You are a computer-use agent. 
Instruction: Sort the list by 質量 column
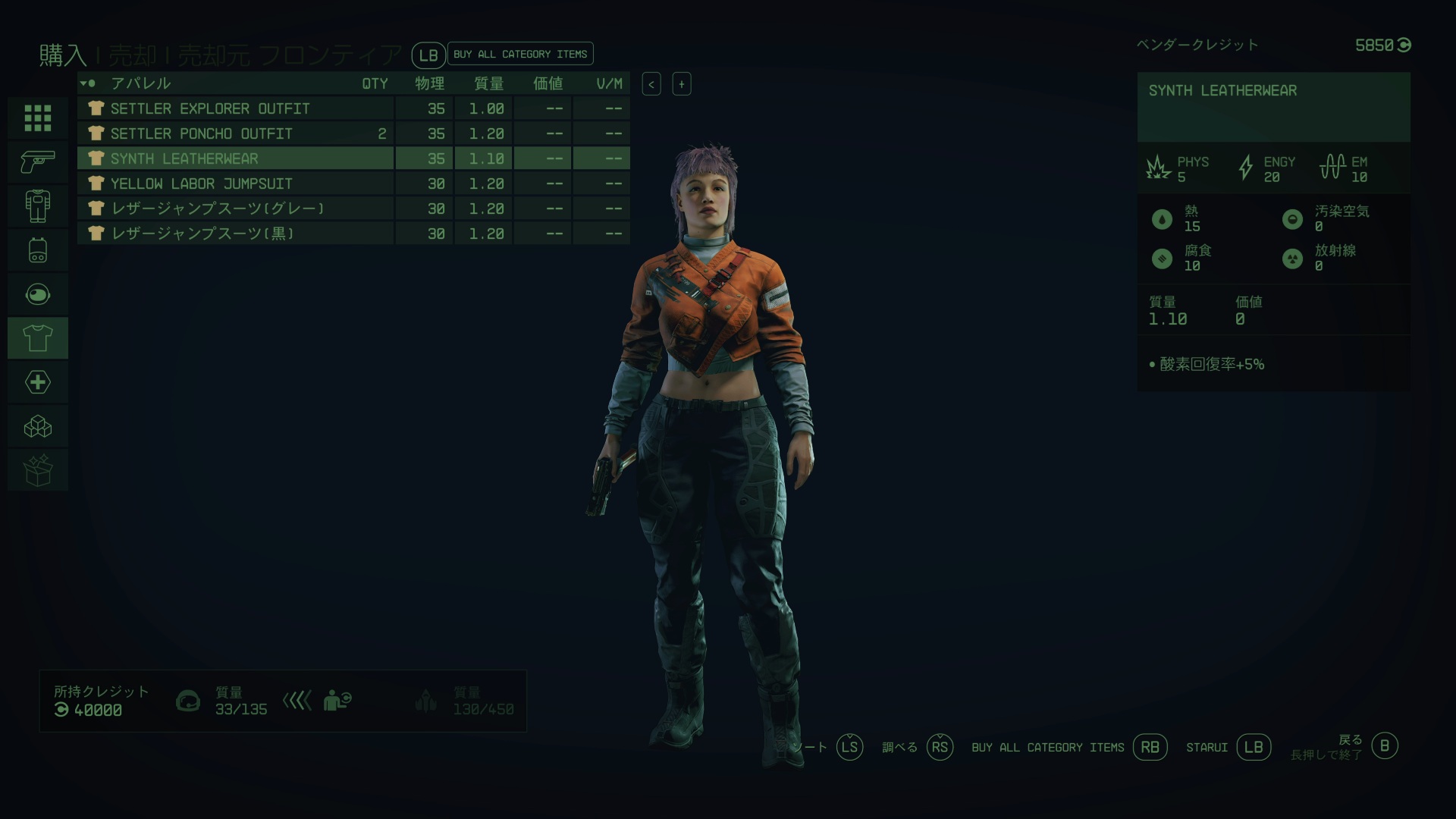pos(488,83)
